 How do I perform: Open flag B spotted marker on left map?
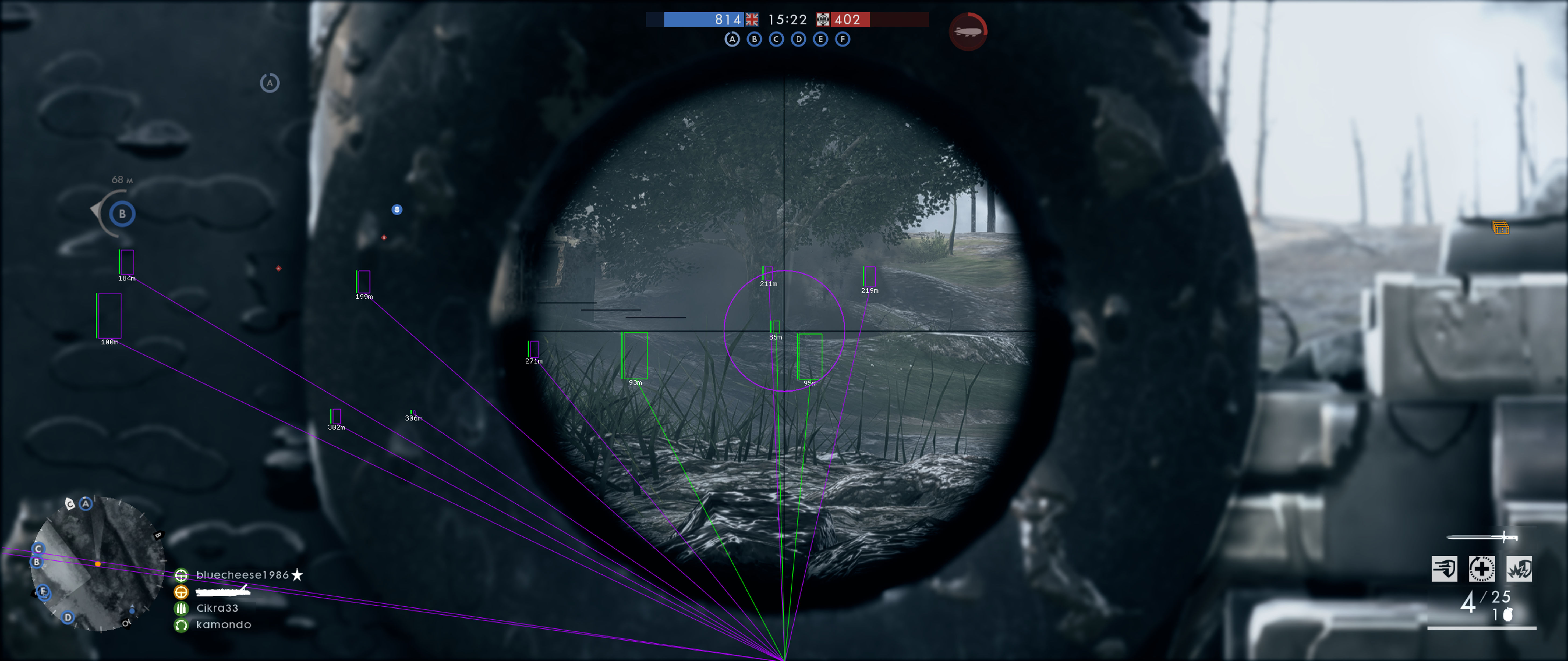pos(122,213)
